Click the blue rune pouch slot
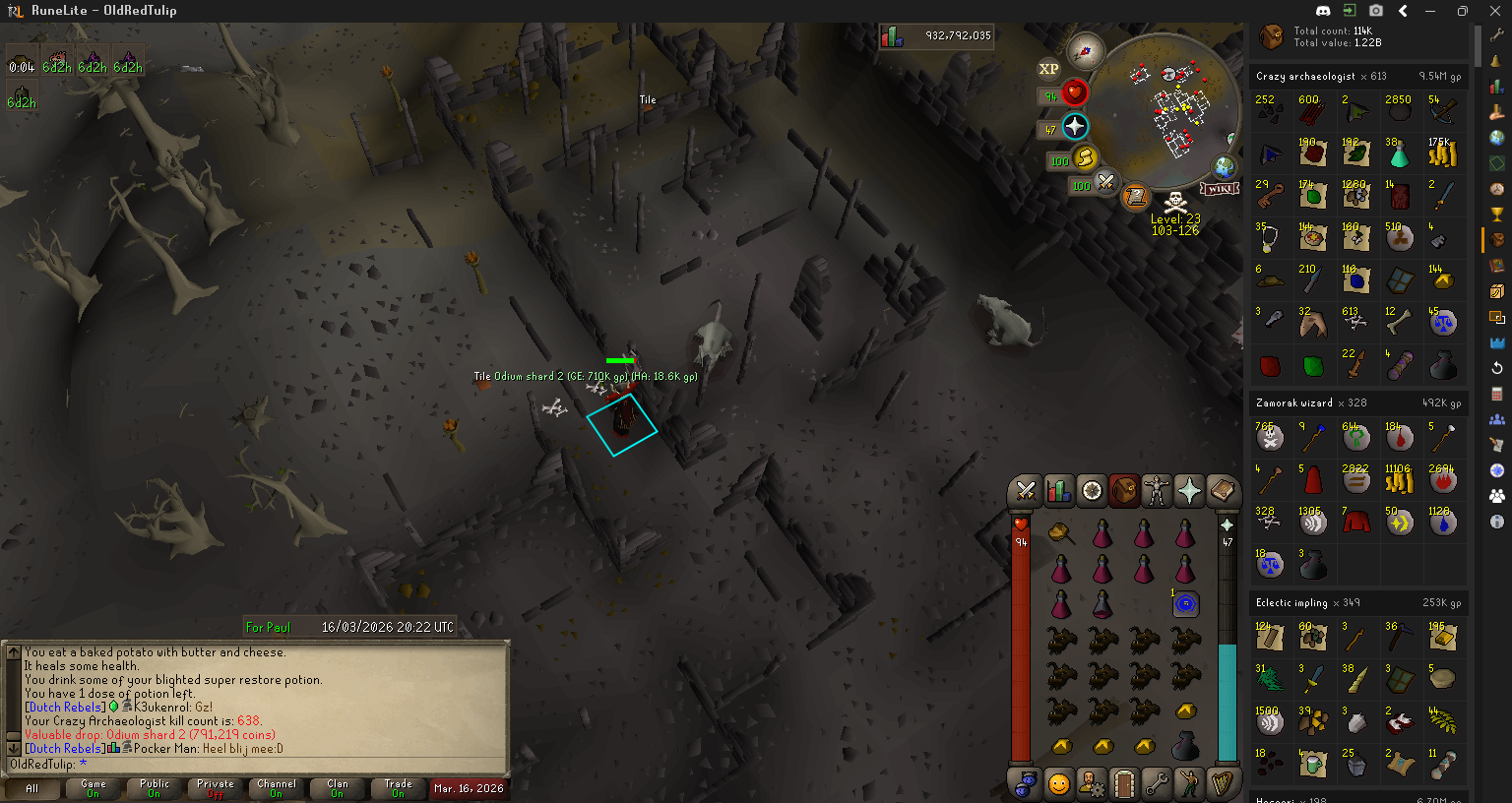Viewport: 1512px width, 803px height. pos(1185,603)
